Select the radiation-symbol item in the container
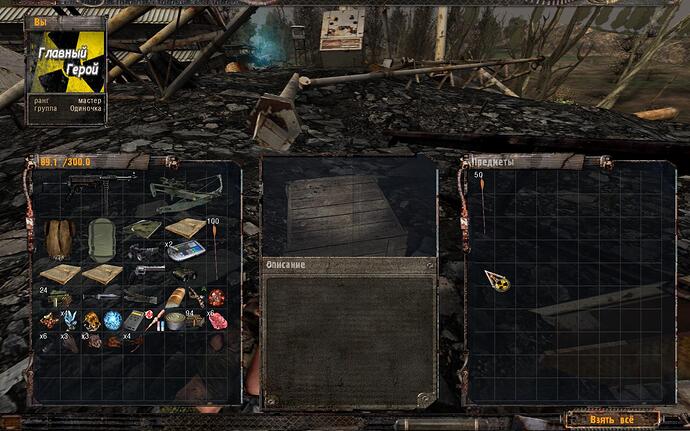This screenshot has width=690, height=431. point(497,282)
